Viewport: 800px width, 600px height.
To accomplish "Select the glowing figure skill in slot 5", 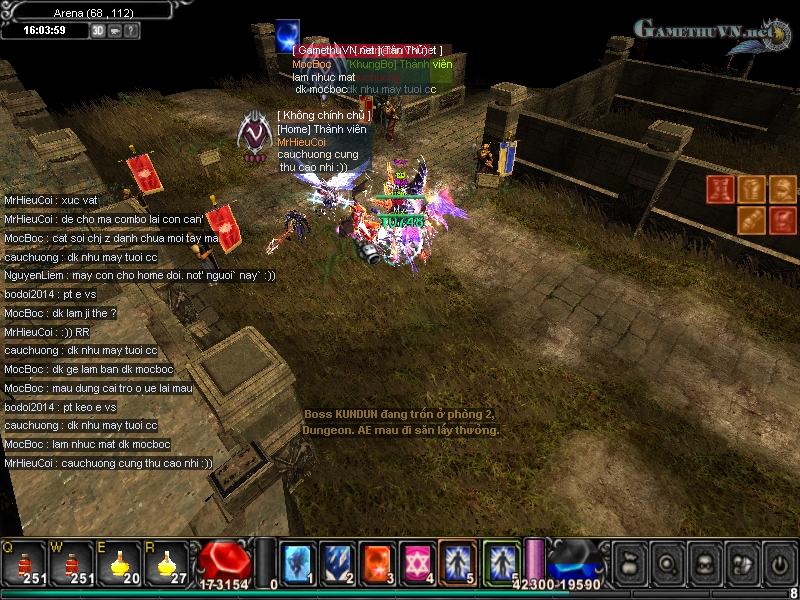I will 457,562.
